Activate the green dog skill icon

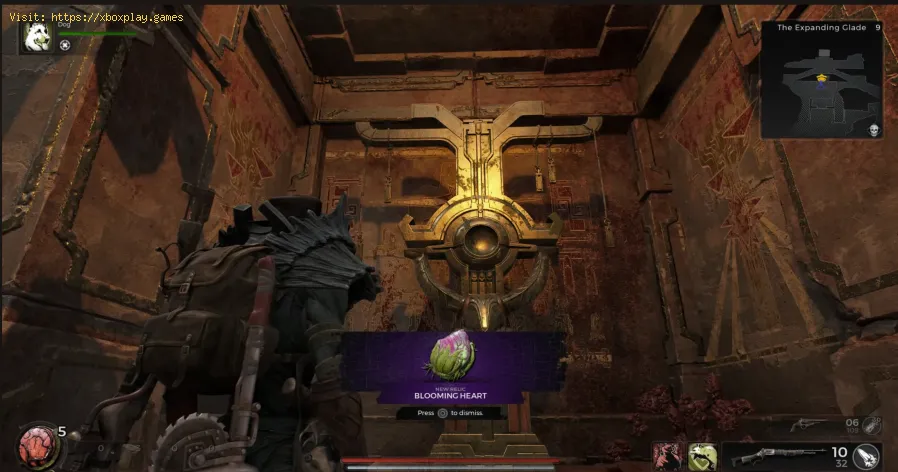pos(699,455)
